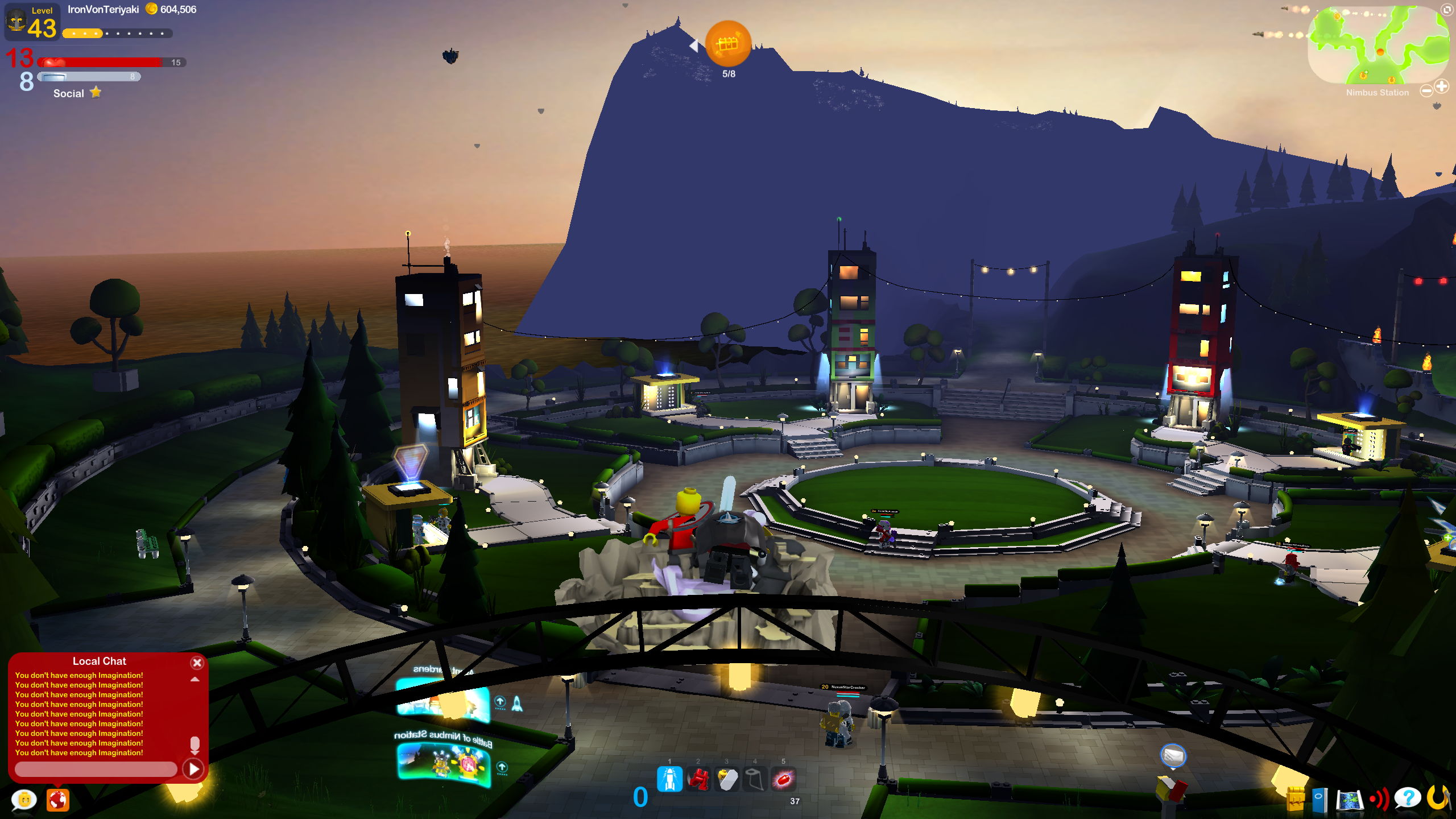Open the backpack inventory
The height and width of the screenshot is (819, 1456).
1296,800
